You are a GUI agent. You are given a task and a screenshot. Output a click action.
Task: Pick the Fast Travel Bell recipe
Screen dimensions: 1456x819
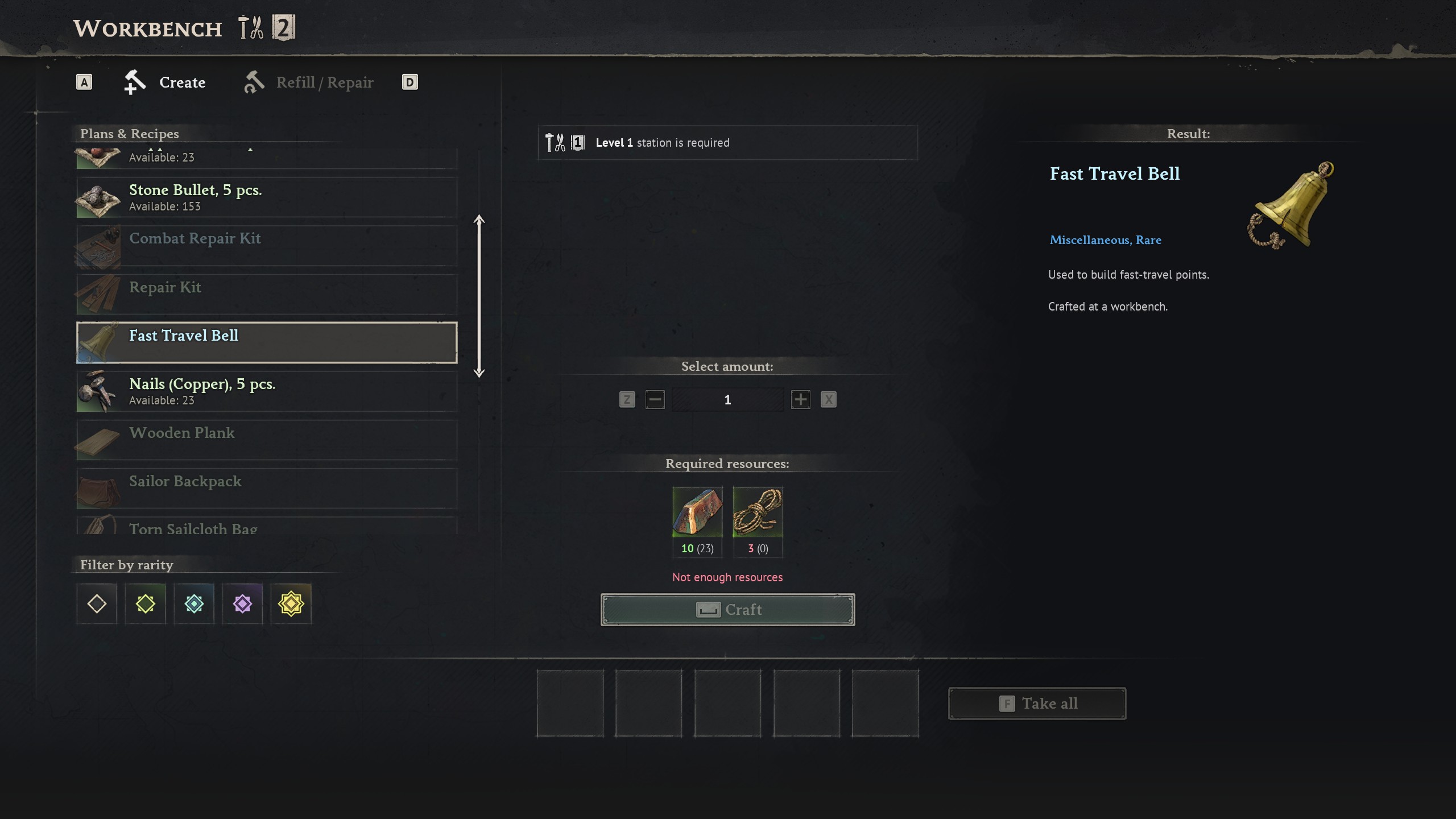[266, 342]
